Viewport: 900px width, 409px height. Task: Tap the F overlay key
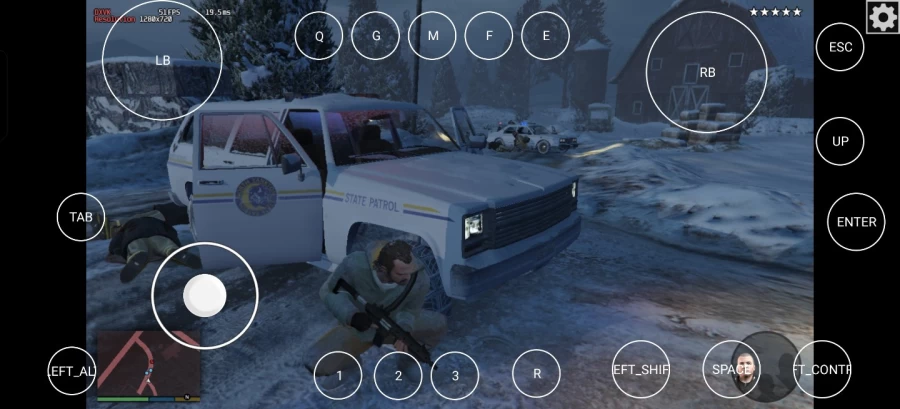tap(489, 36)
